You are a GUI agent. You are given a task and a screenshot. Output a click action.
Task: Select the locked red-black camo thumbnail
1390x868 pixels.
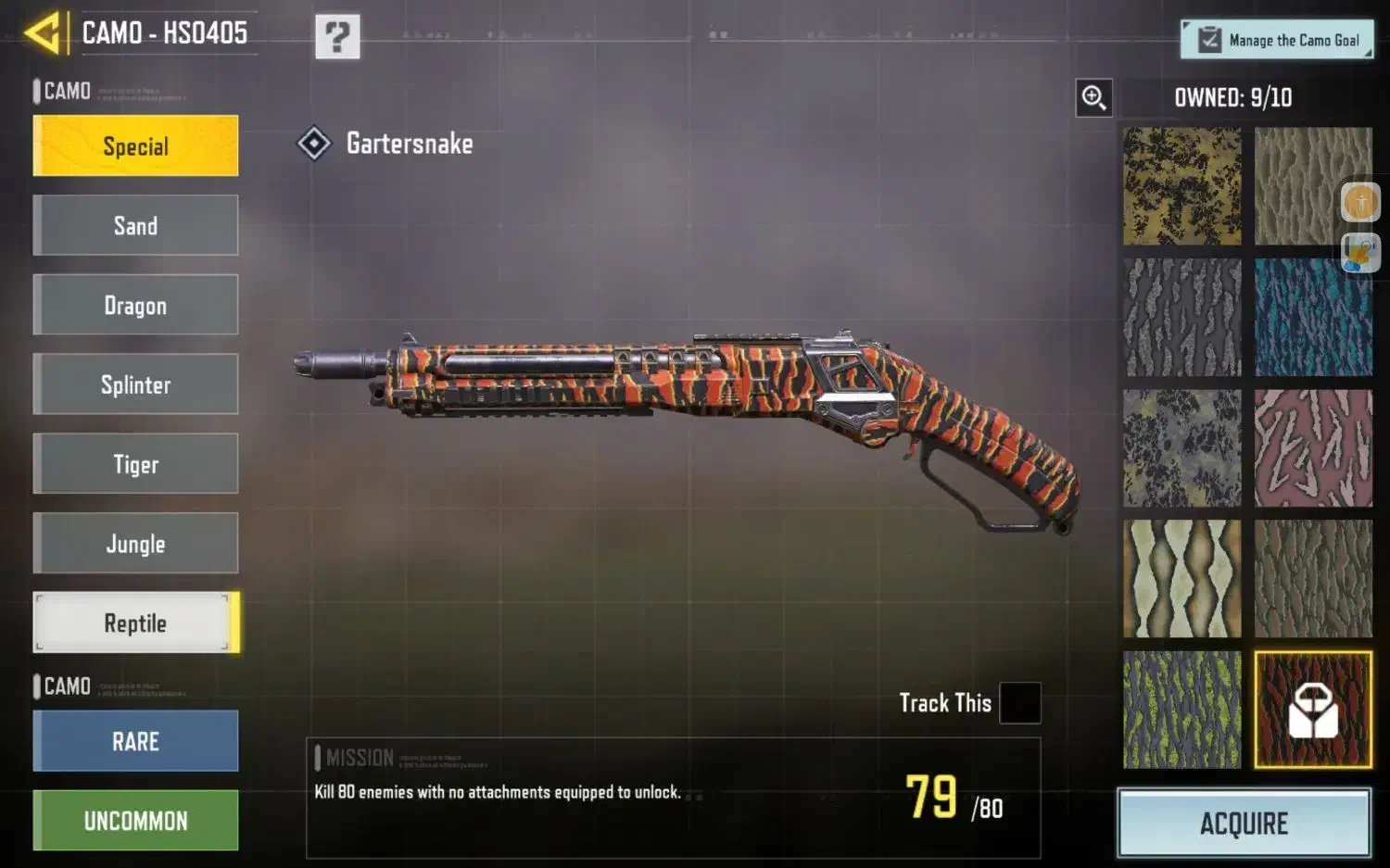point(1312,710)
